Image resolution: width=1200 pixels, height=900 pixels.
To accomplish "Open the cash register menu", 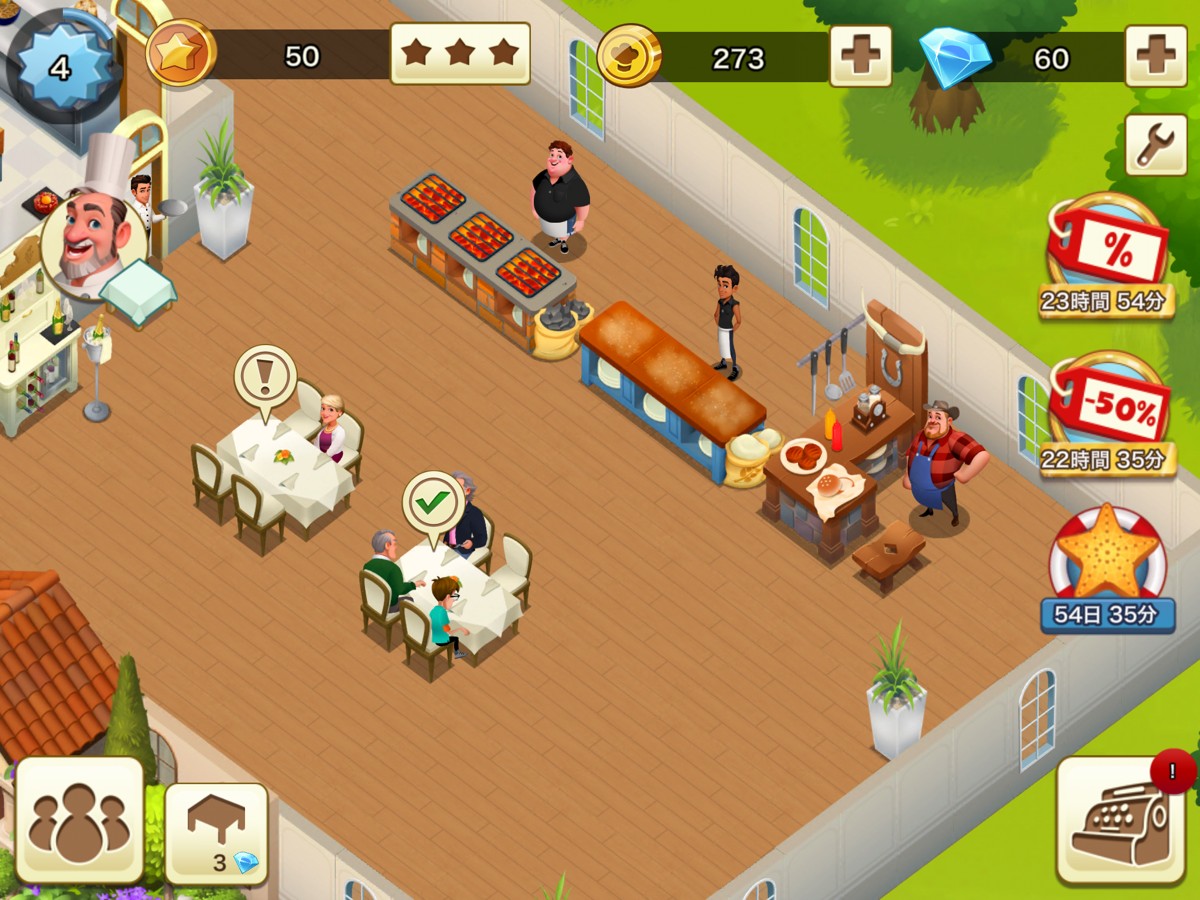I will click(x=1120, y=820).
